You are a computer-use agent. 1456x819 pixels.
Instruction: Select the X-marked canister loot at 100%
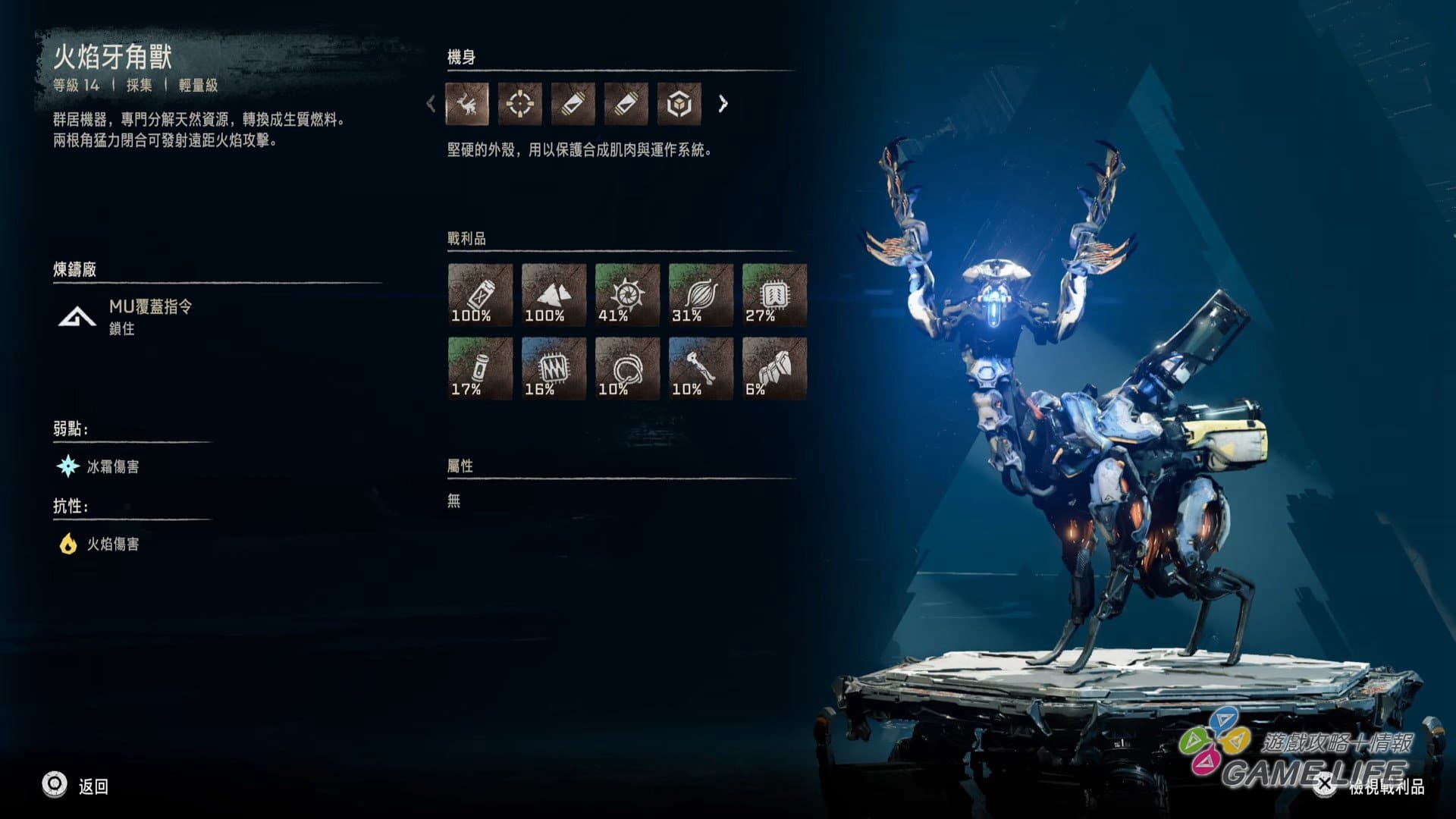click(x=480, y=294)
